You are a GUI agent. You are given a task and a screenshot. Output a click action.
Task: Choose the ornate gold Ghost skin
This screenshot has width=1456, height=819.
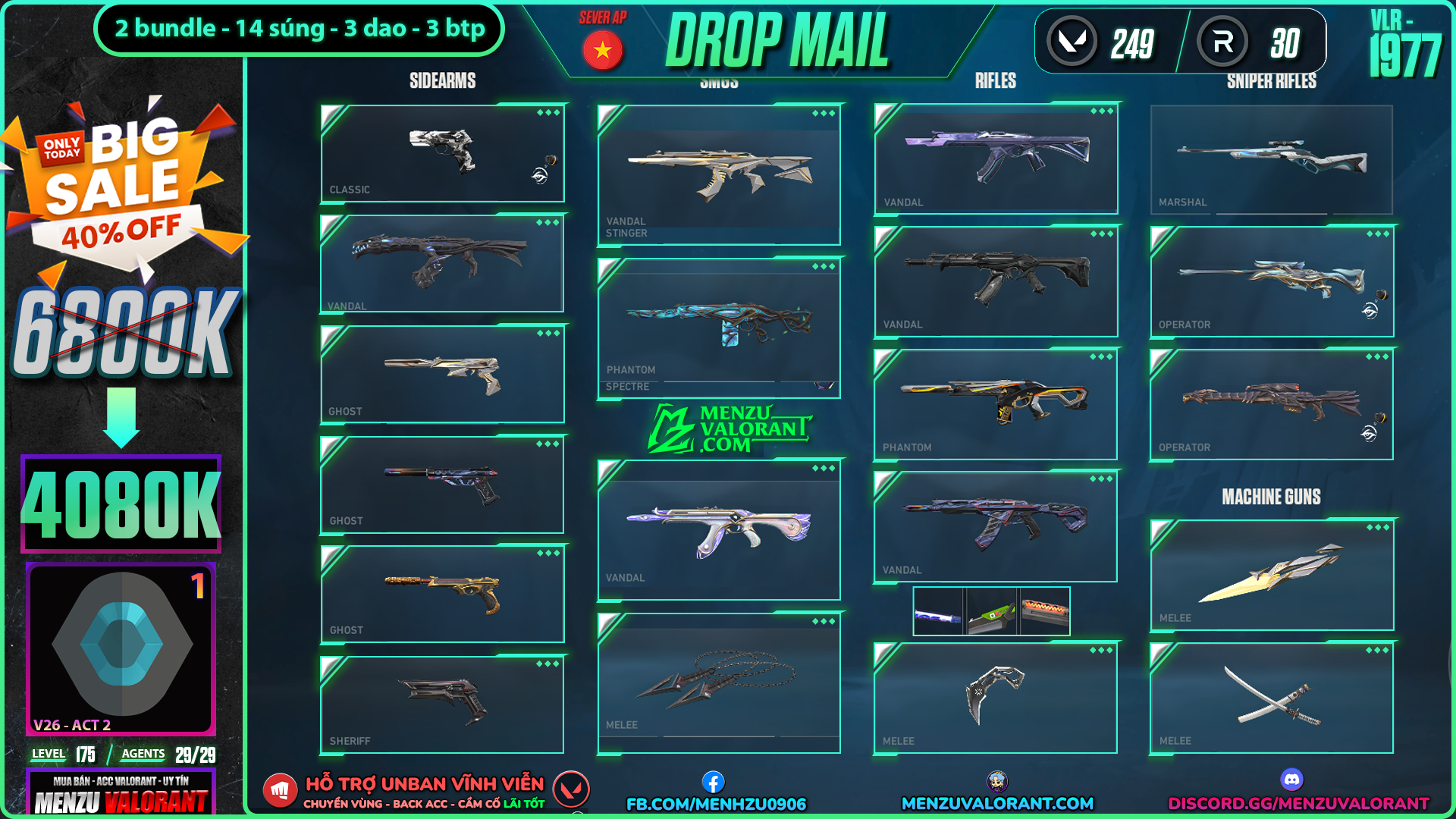[442, 594]
